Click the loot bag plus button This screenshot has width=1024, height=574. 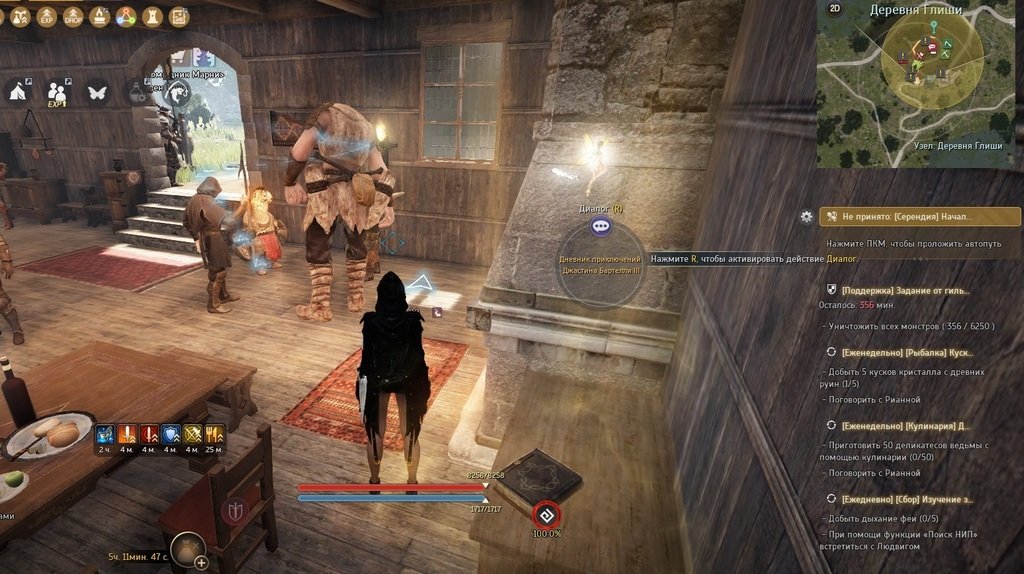201,562
